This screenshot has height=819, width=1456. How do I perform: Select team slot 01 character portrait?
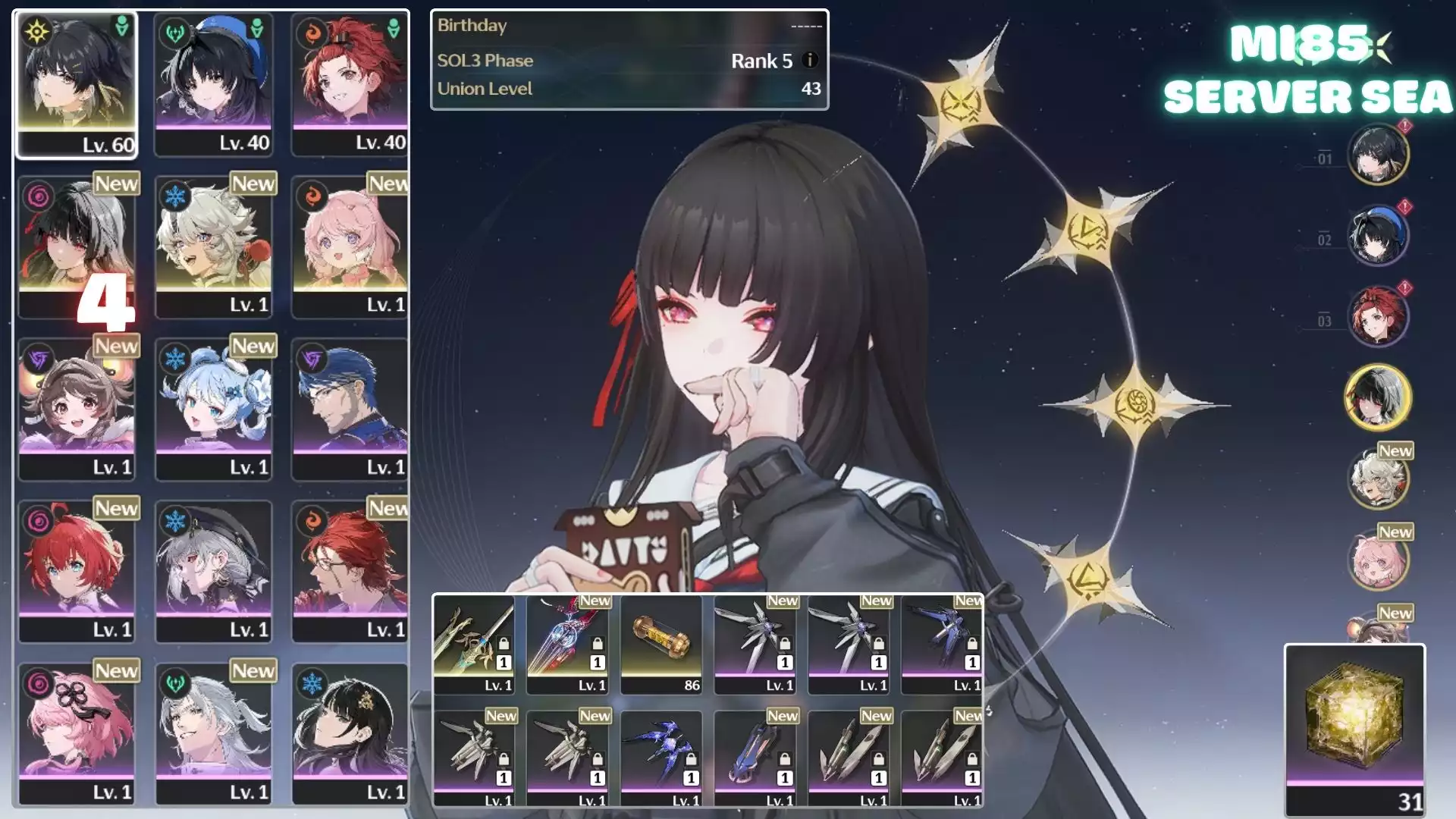click(1377, 154)
